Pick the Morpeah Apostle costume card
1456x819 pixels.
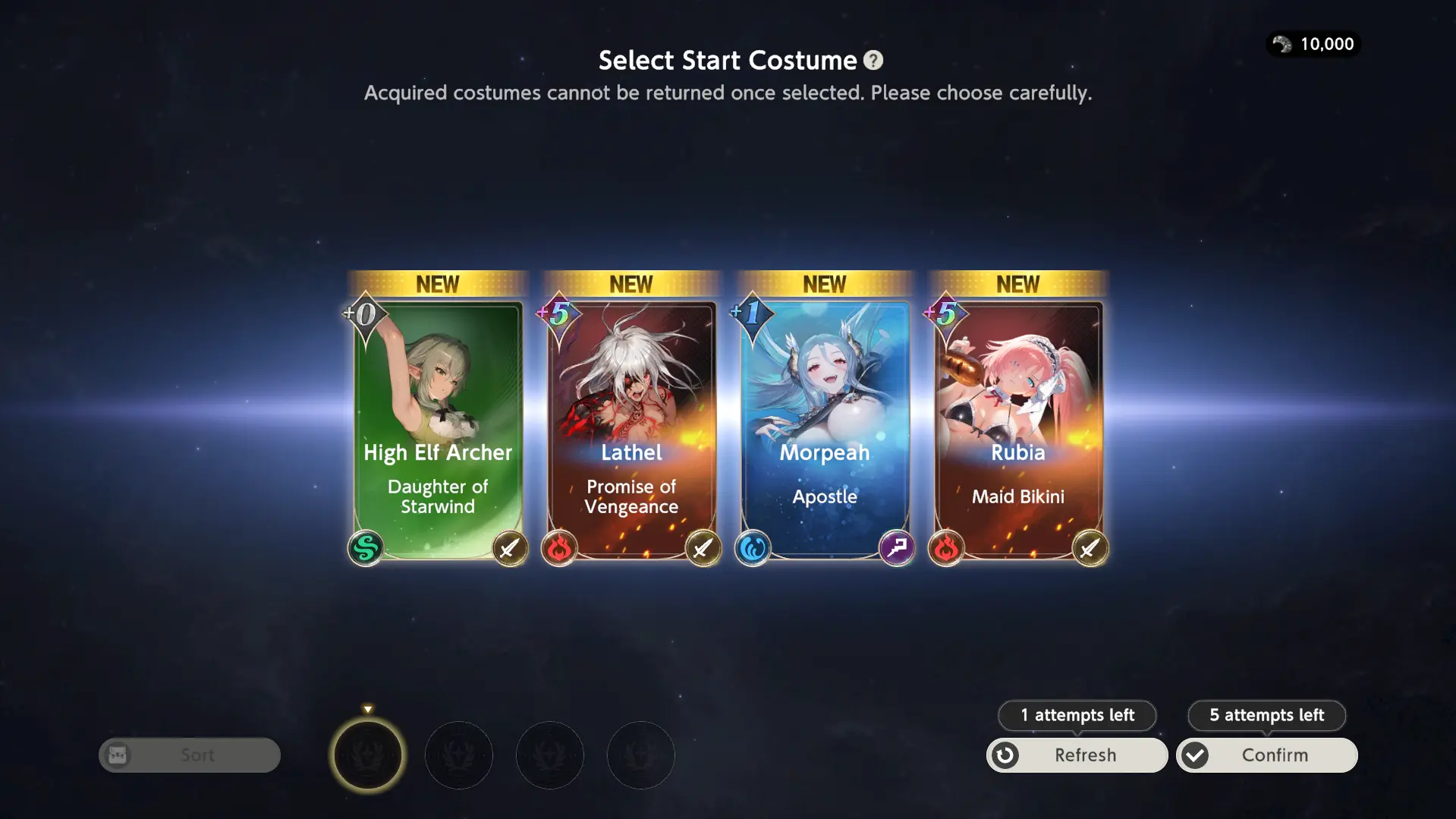click(825, 425)
